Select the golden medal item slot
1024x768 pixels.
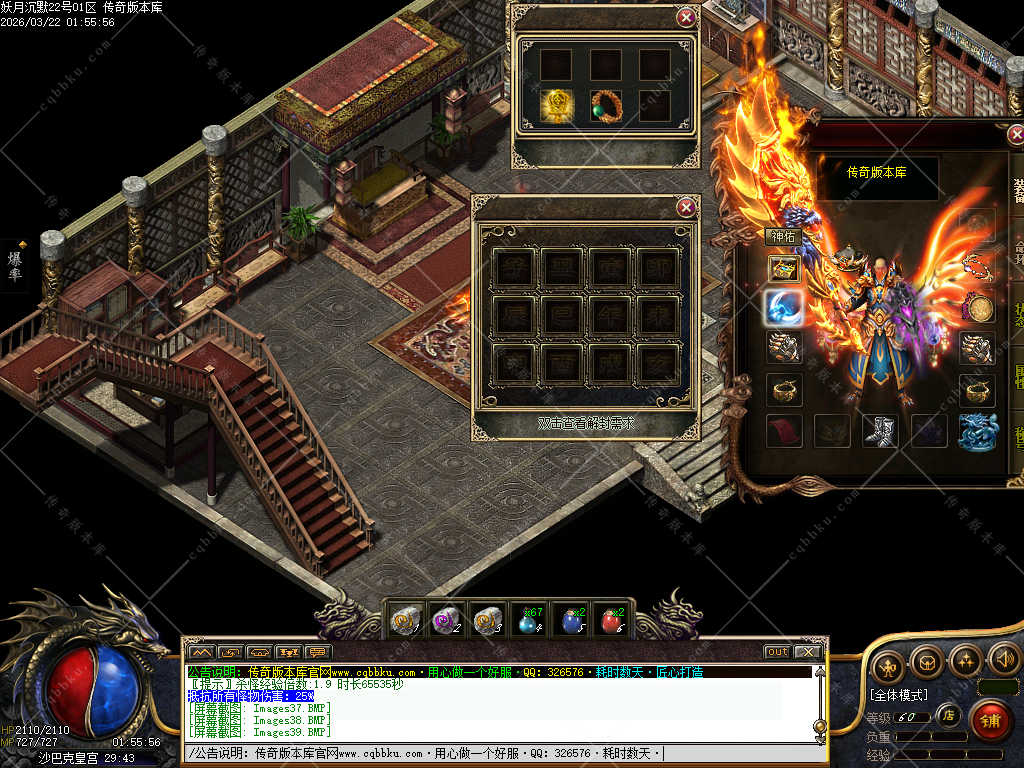556,107
